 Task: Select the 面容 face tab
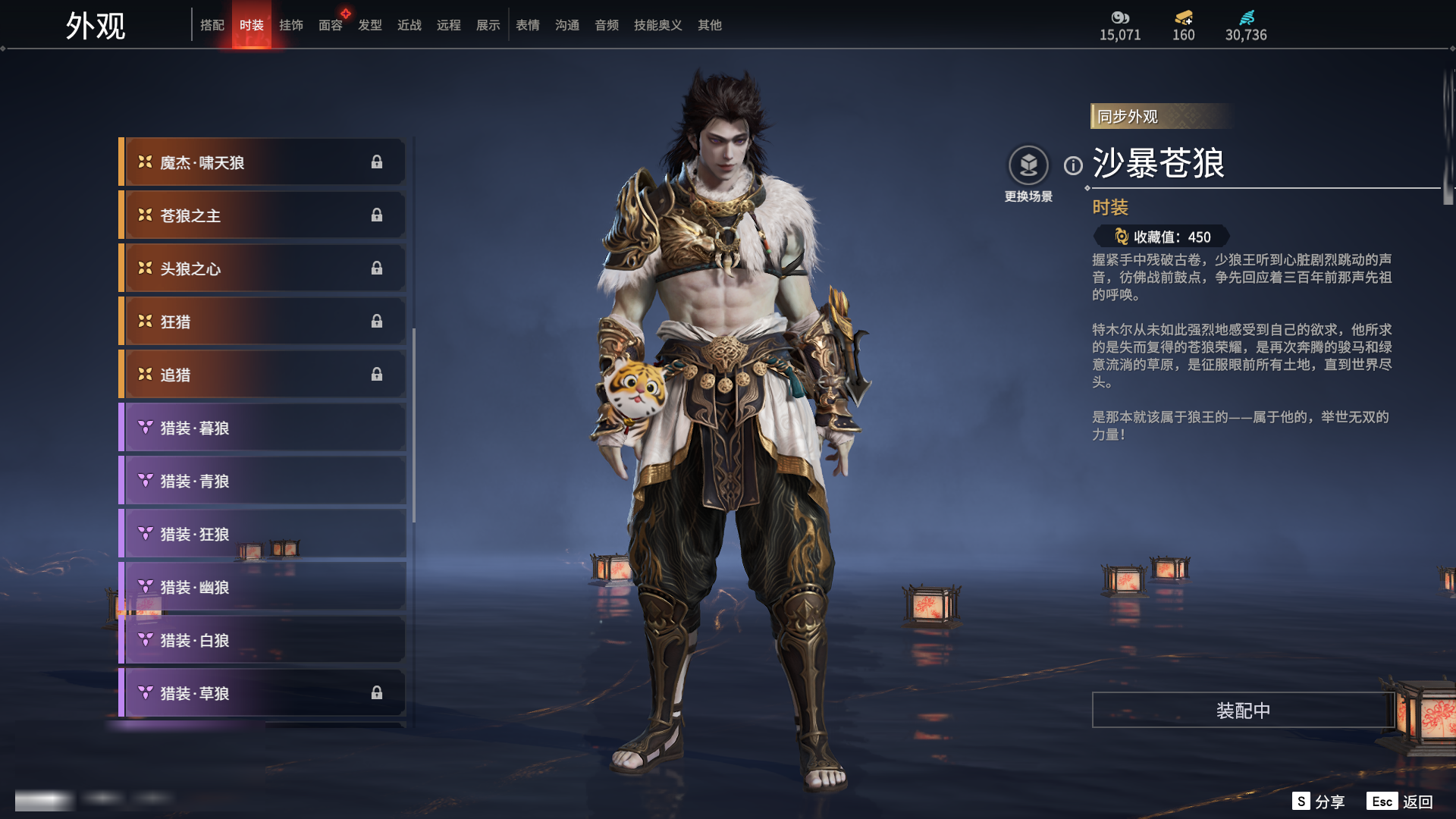click(x=330, y=25)
